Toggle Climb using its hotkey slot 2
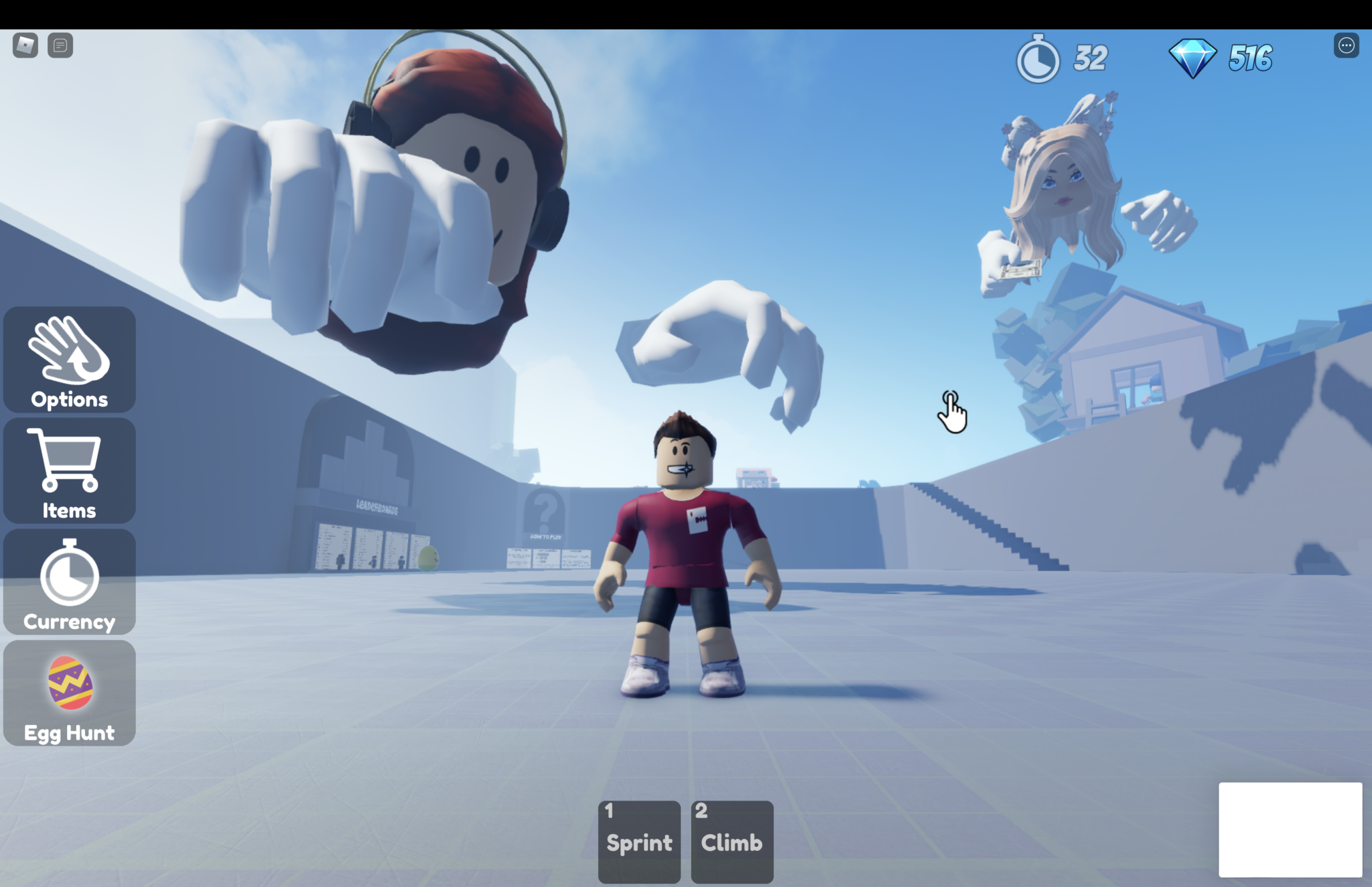The image size is (1372, 887). tap(701, 811)
